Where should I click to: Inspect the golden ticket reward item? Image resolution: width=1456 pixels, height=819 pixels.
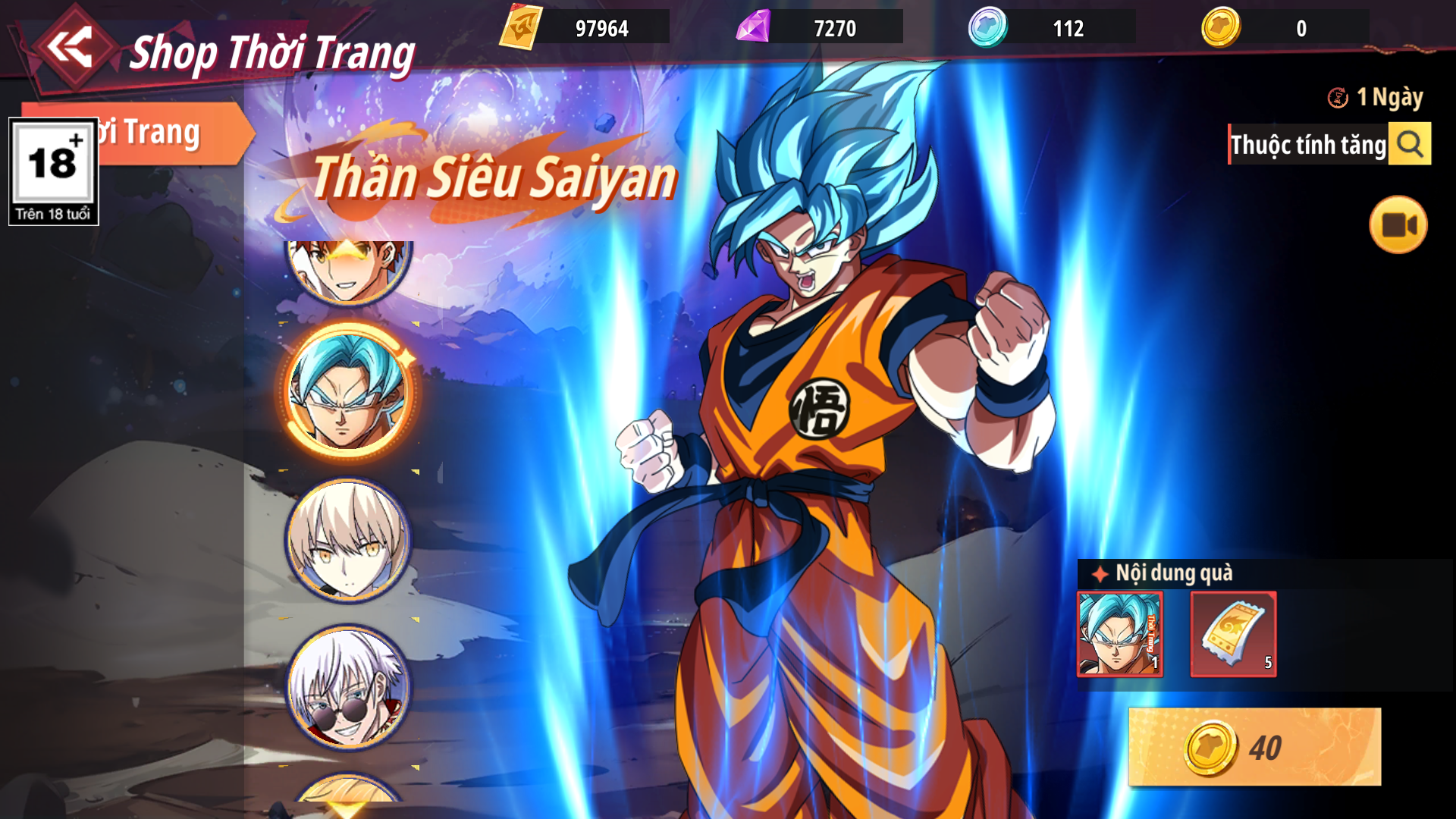(x=1233, y=634)
